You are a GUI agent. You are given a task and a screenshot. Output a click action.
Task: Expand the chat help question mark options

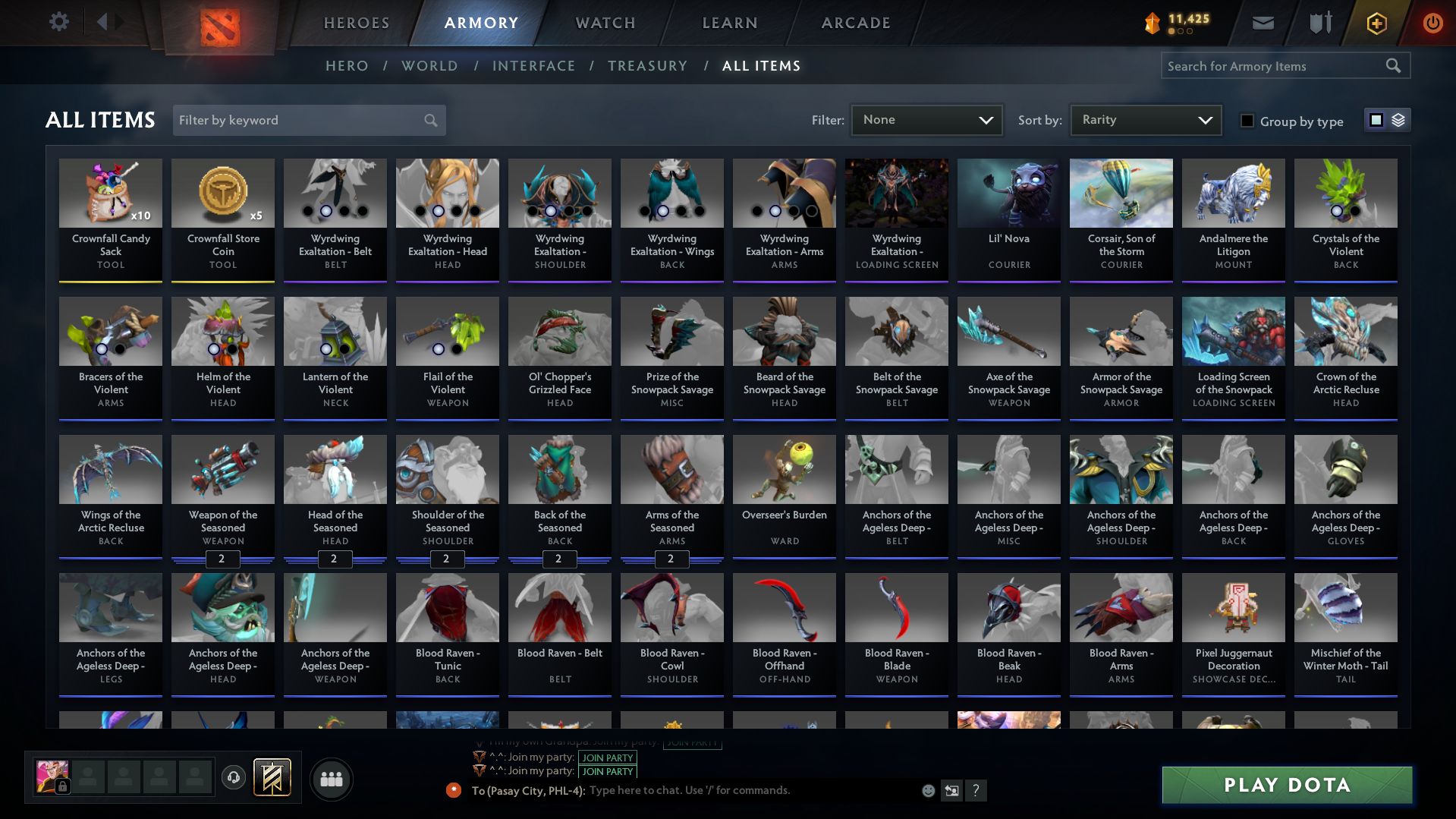(976, 790)
